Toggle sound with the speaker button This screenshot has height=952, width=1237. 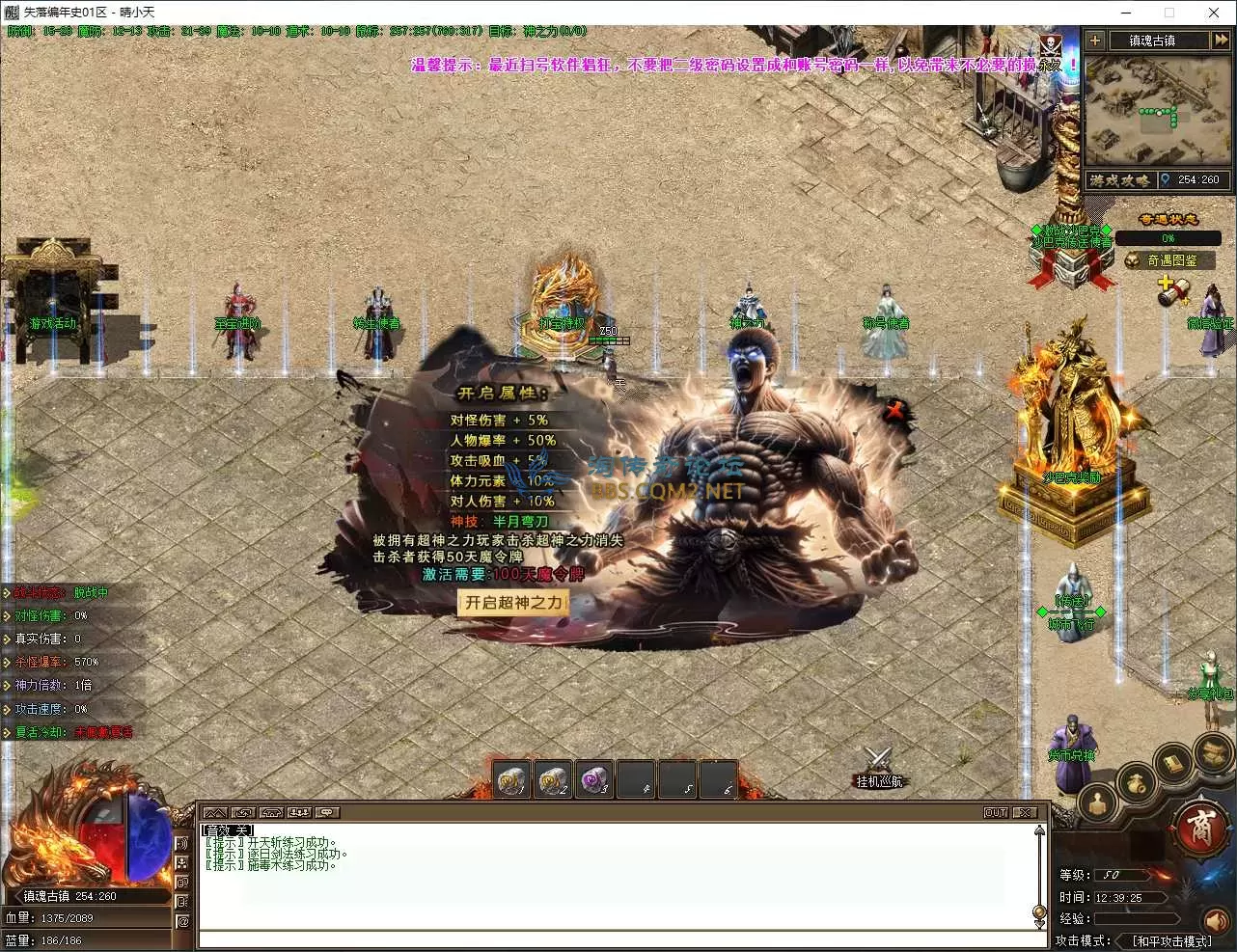pos(1218,921)
